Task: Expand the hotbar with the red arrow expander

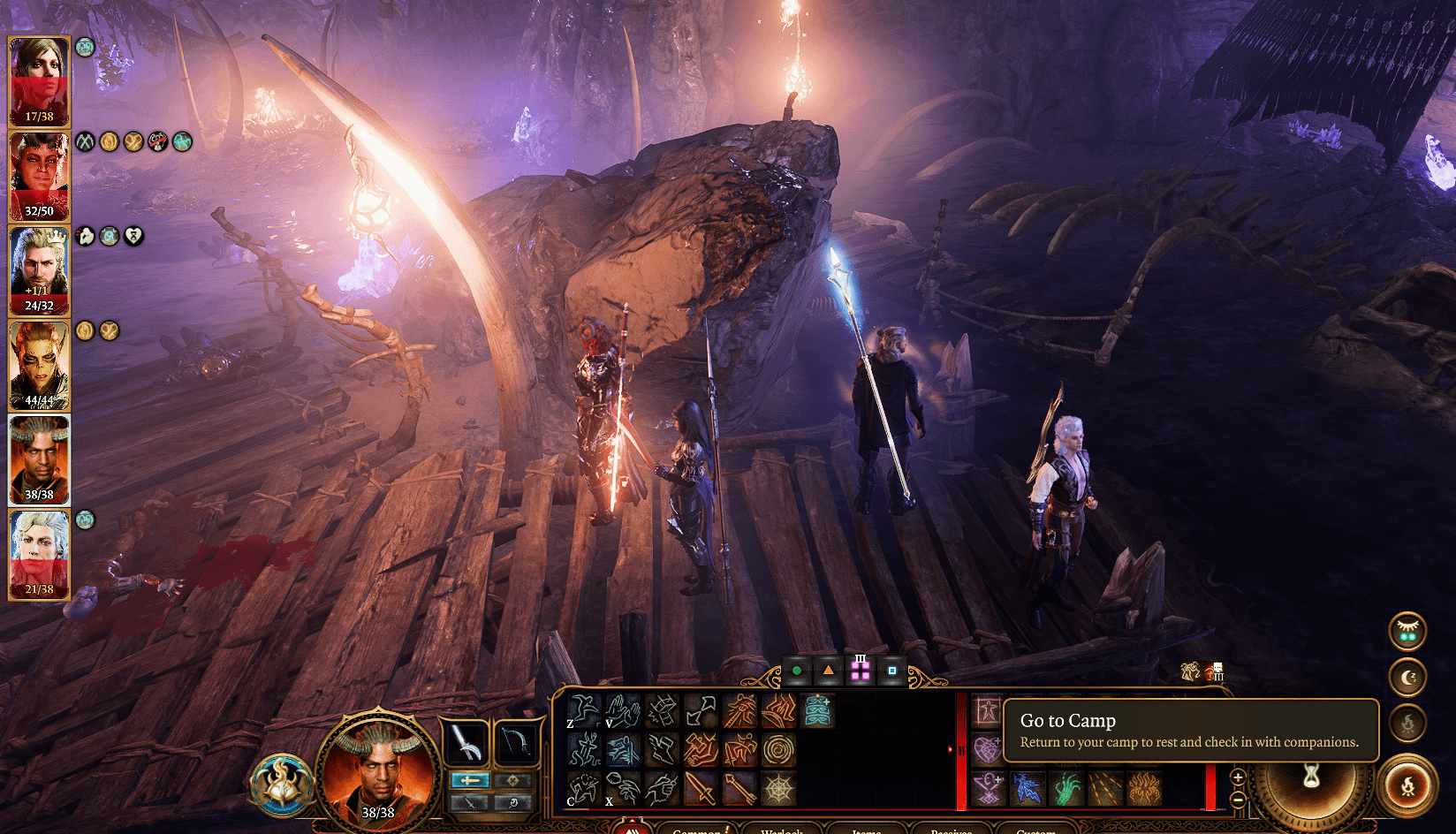Action: 952,748
